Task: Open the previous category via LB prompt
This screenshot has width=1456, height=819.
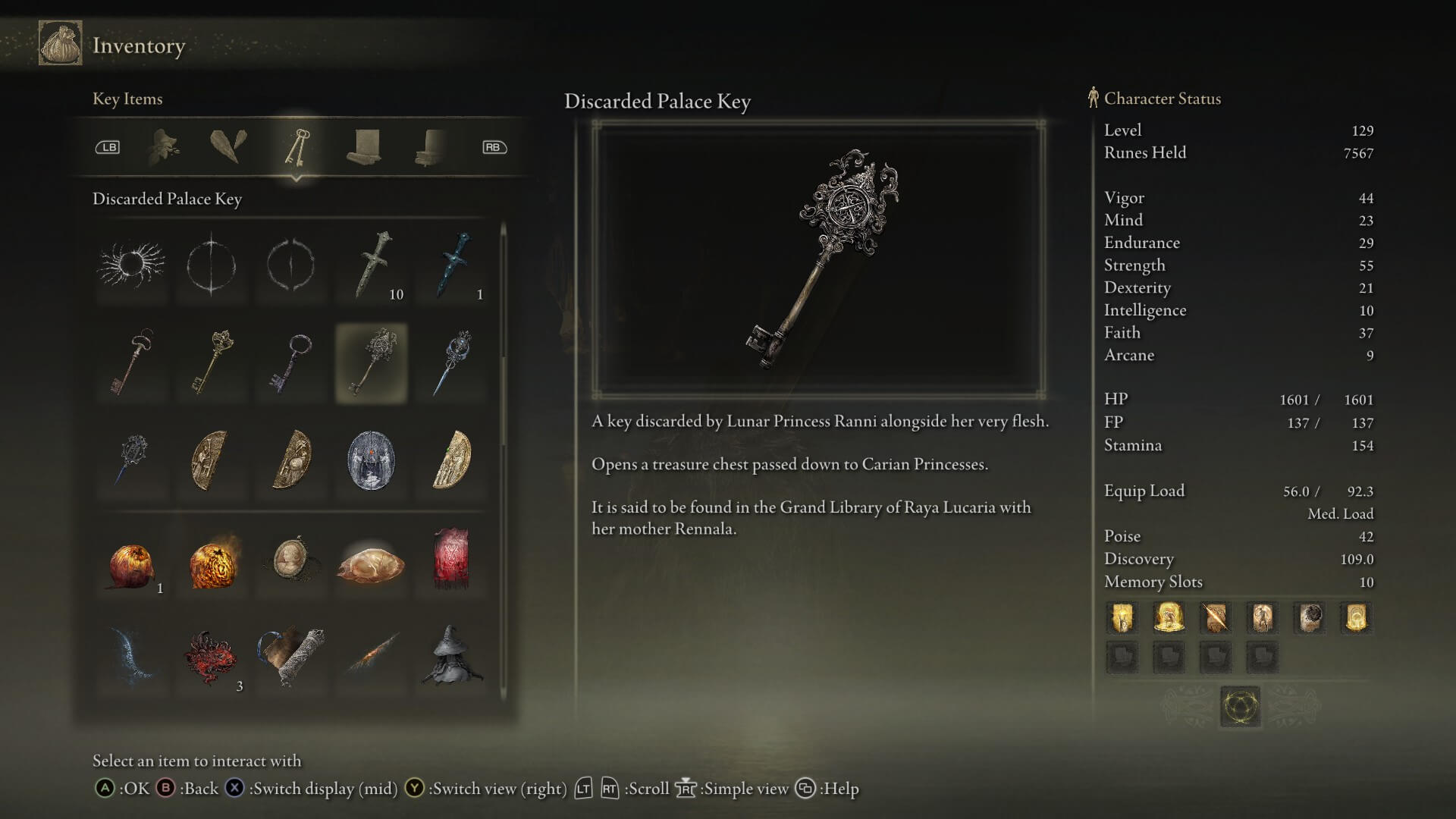Action: click(x=108, y=147)
